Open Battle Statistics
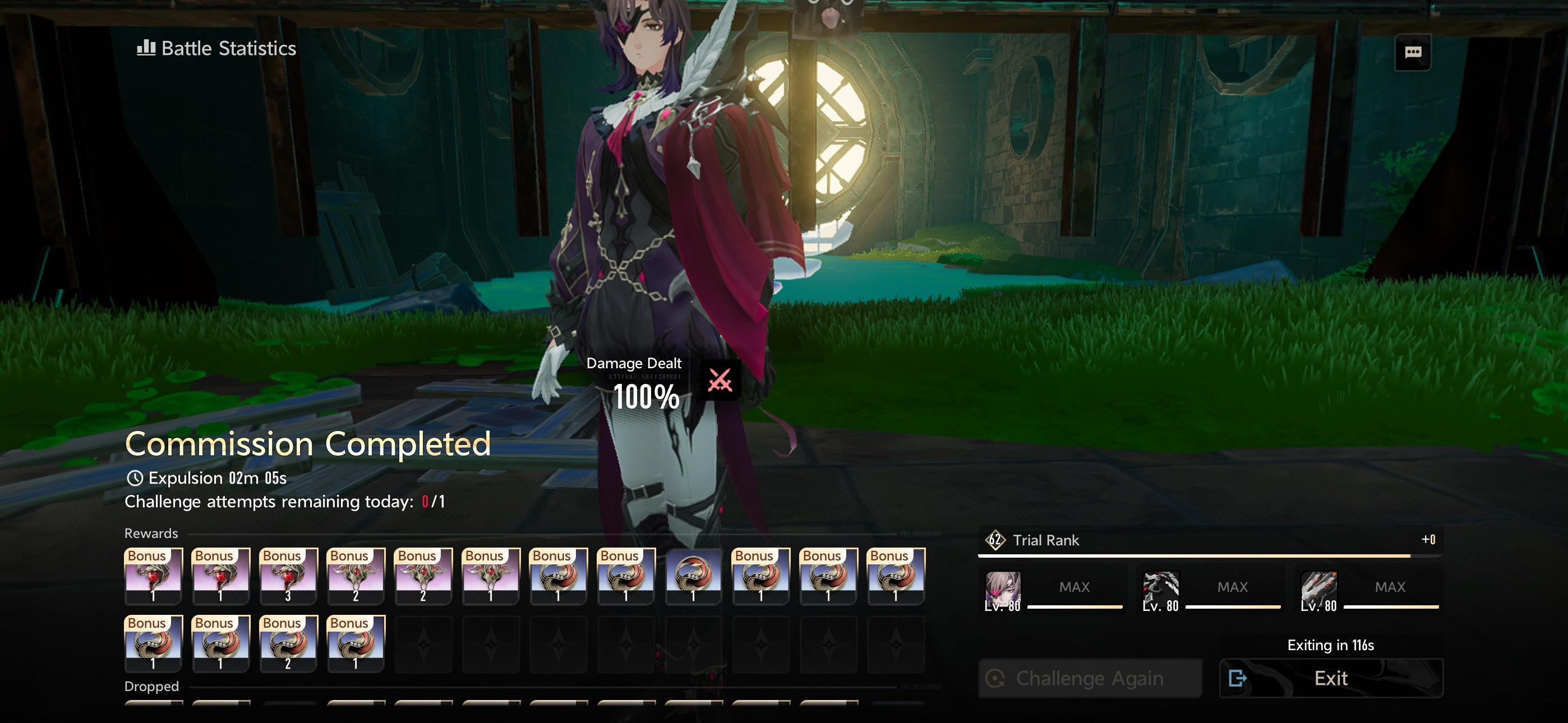The height and width of the screenshot is (723, 1568). [216, 49]
